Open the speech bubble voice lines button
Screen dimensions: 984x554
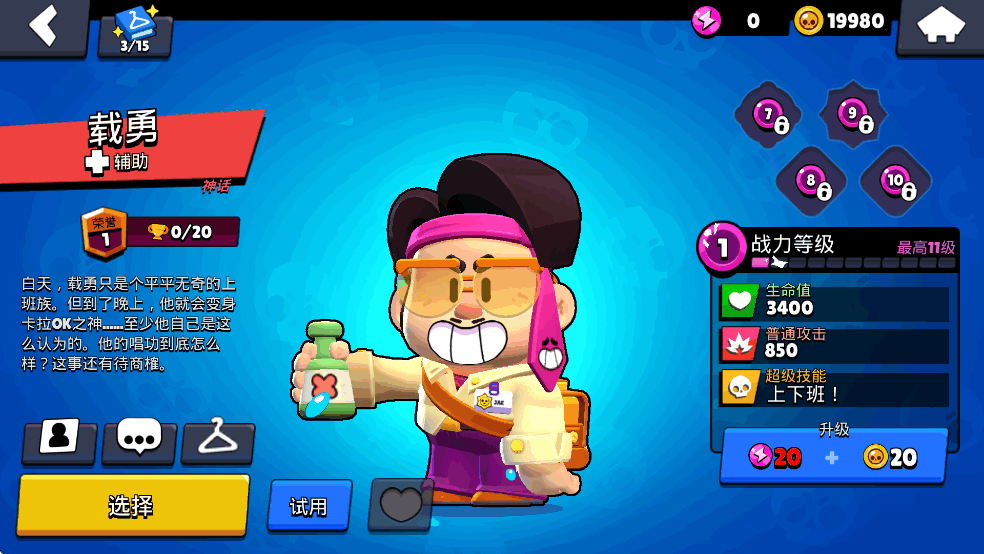click(139, 439)
